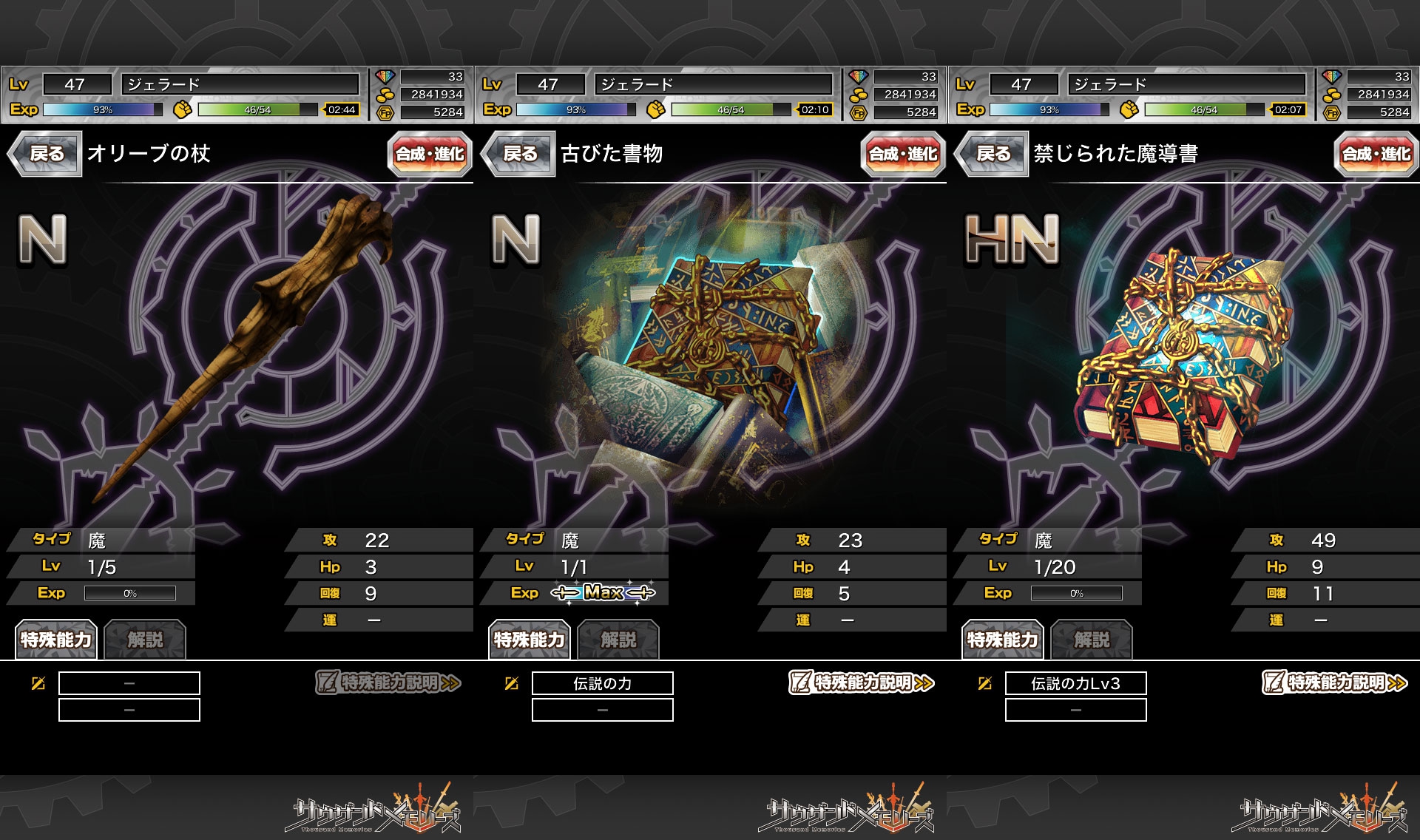The width and height of the screenshot is (1420, 840).
Task: Return from the 禁じられた魔導書 screen
Action: click(993, 154)
